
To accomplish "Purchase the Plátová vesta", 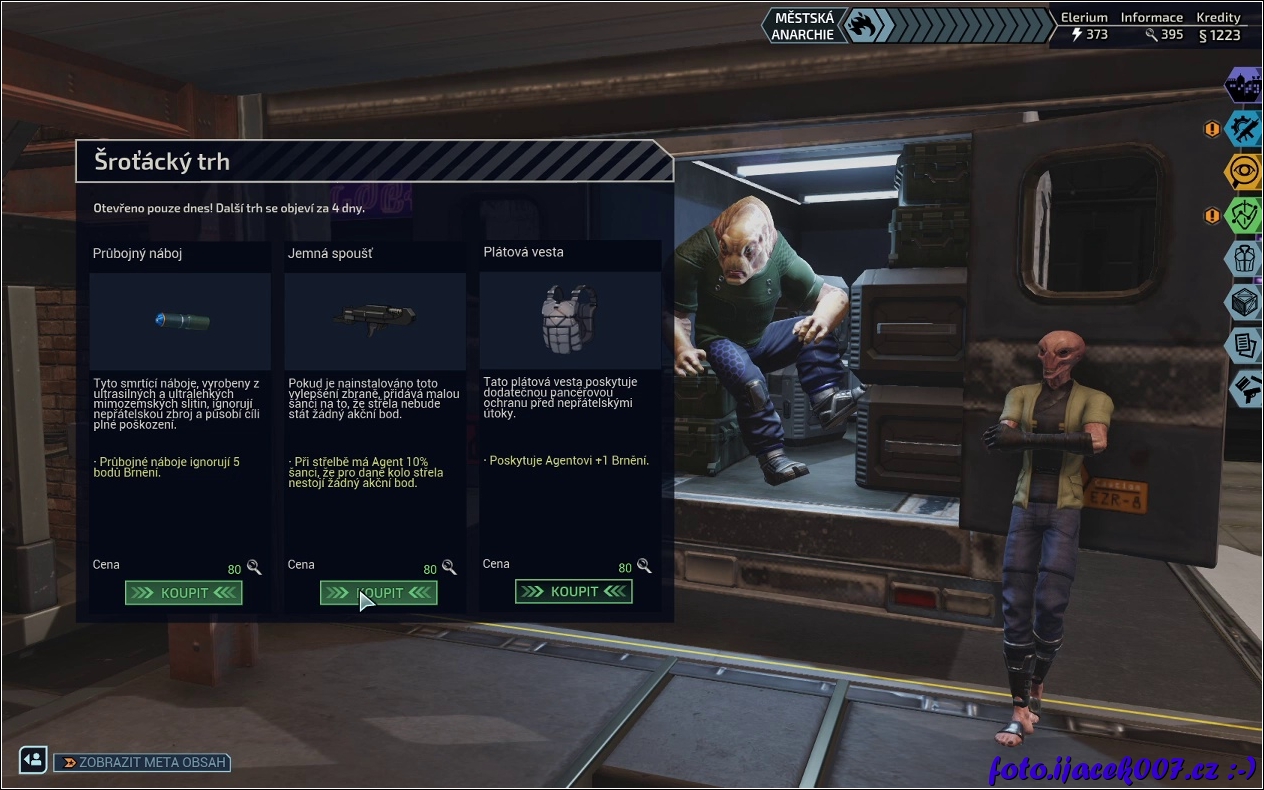I will [574, 592].
